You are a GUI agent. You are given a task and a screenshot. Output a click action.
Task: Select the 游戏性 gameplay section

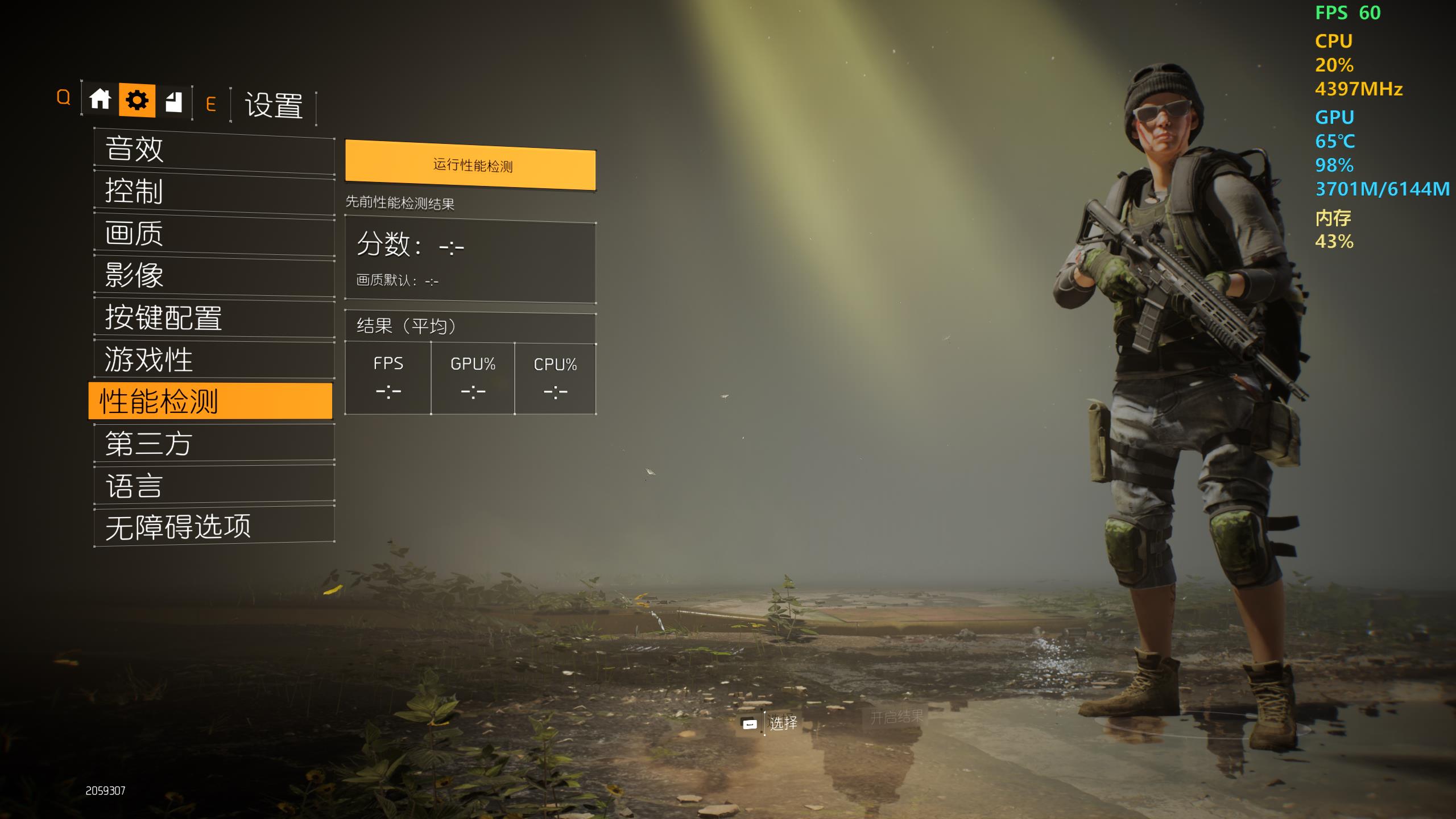[x=214, y=361]
